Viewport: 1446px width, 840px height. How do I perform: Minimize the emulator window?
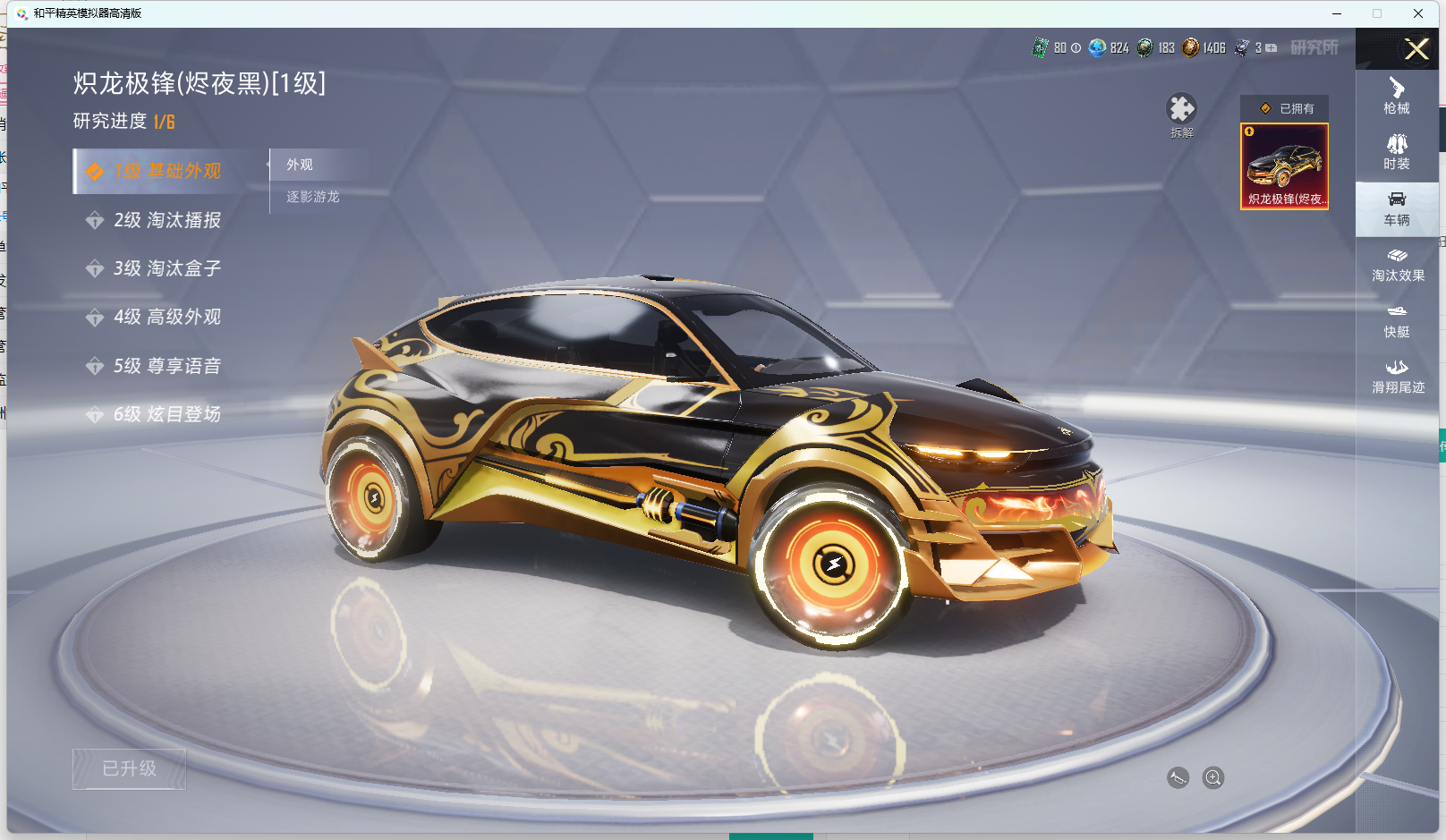1337,13
